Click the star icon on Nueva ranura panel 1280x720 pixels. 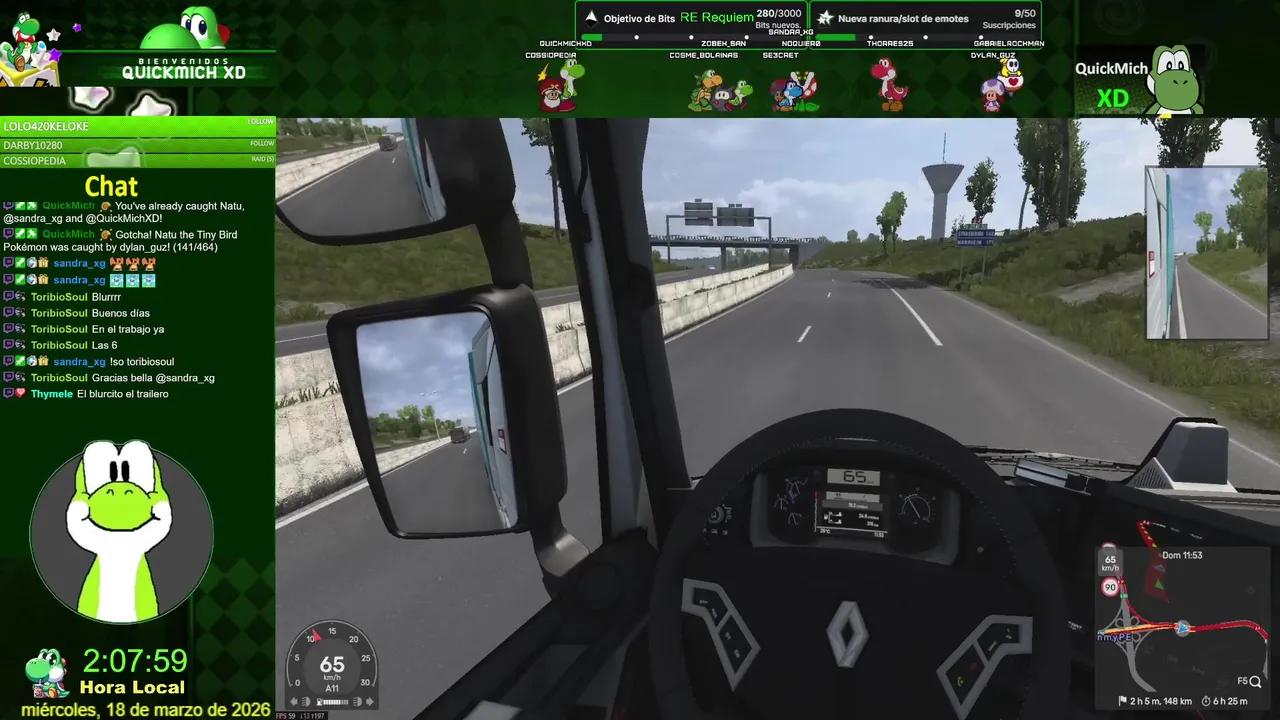click(x=823, y=17)
